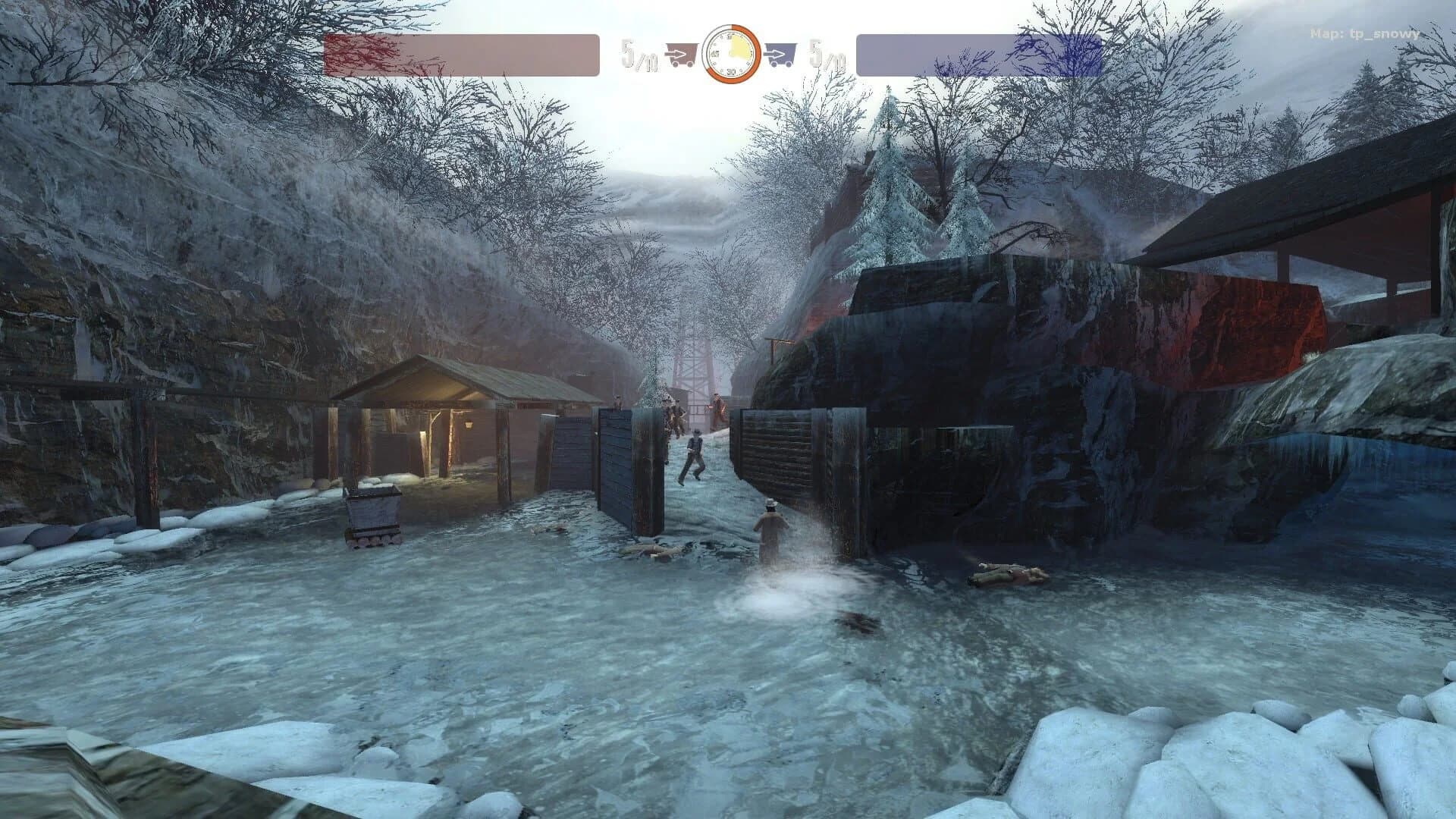Click the yellow wedge inside the timer dial

[x=739, y=47]
